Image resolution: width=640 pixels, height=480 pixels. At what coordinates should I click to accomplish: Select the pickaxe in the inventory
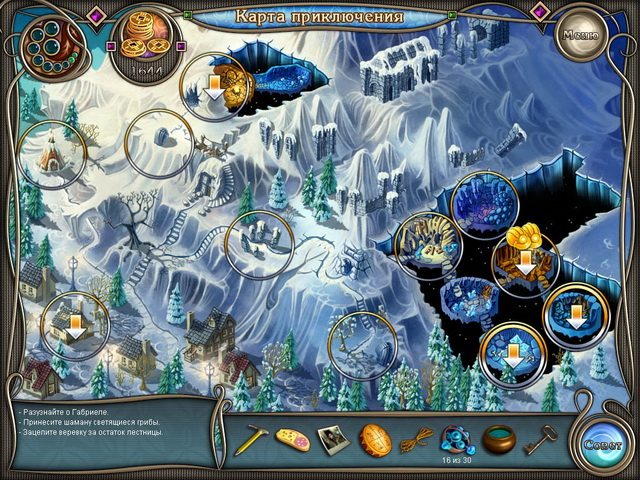pyautogui.click(x=248, y=438)
